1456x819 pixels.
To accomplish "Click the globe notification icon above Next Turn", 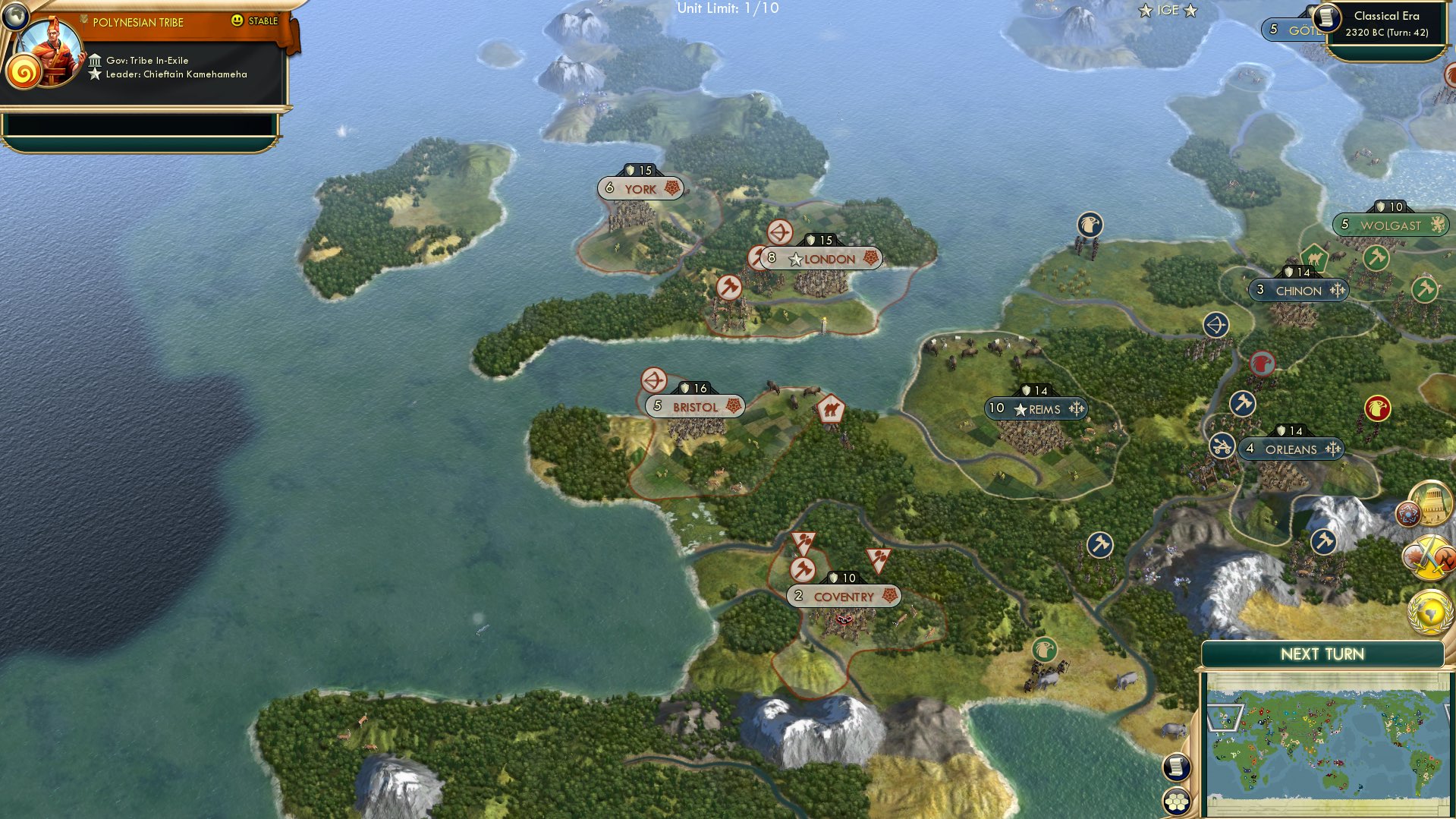I will click(1429, 607).
